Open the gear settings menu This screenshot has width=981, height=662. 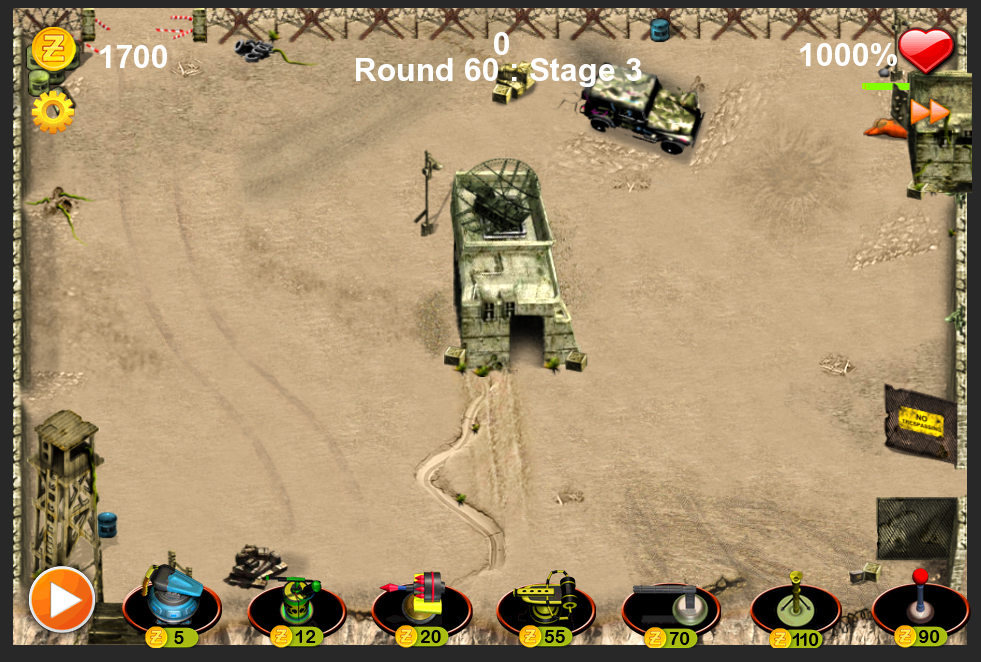tap(52, 112)
